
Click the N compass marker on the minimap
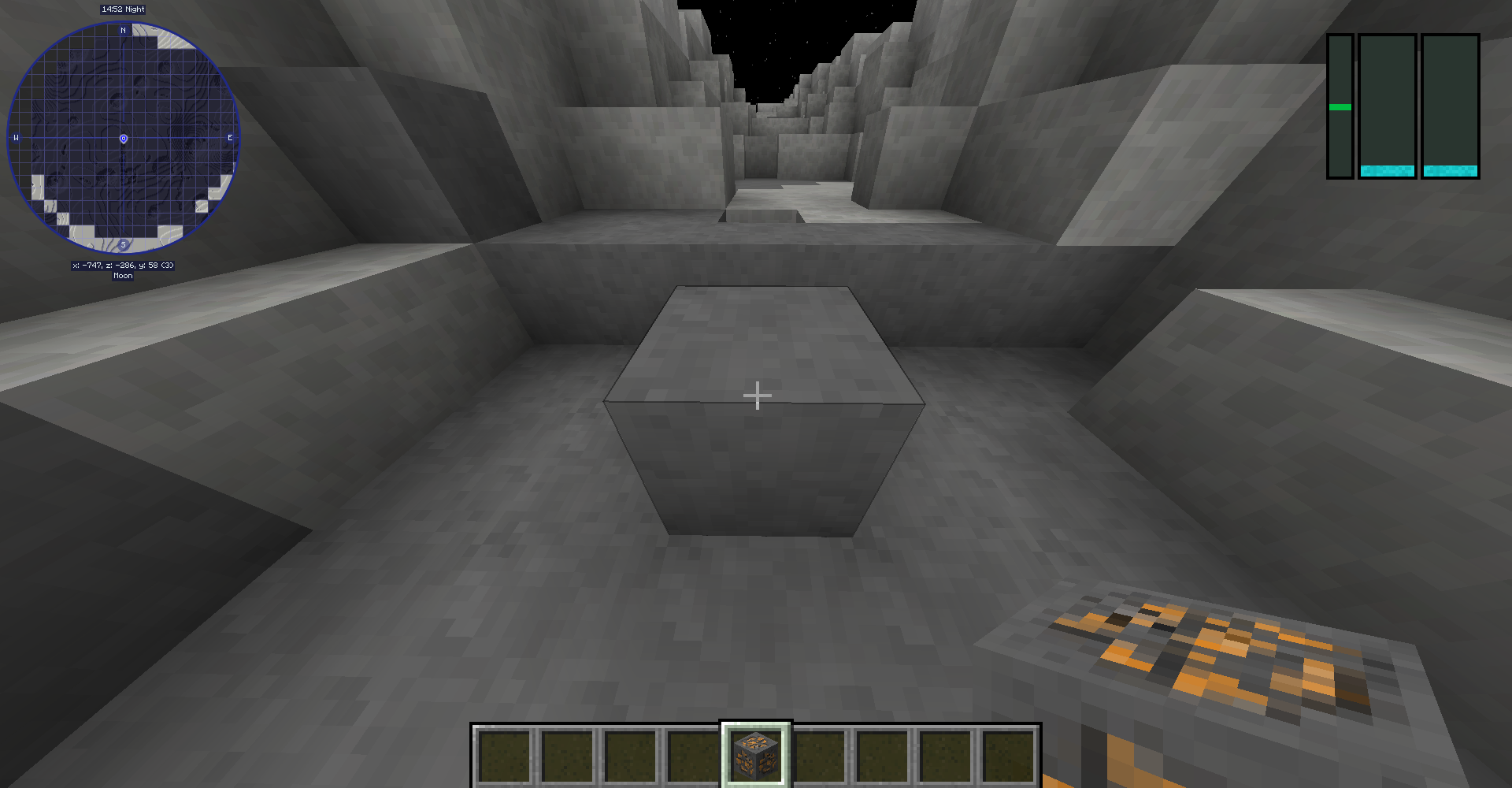(x=122, y=32)
